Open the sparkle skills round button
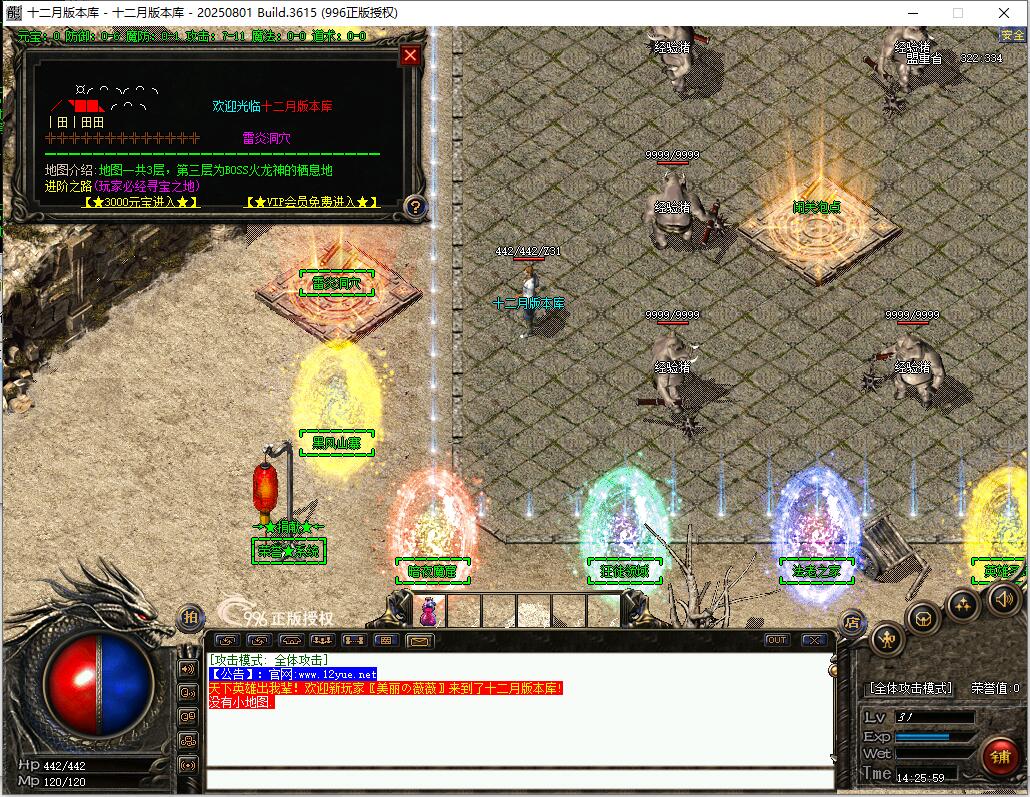1030x797 pixels. pyautogui.click(x=963, y=603)
